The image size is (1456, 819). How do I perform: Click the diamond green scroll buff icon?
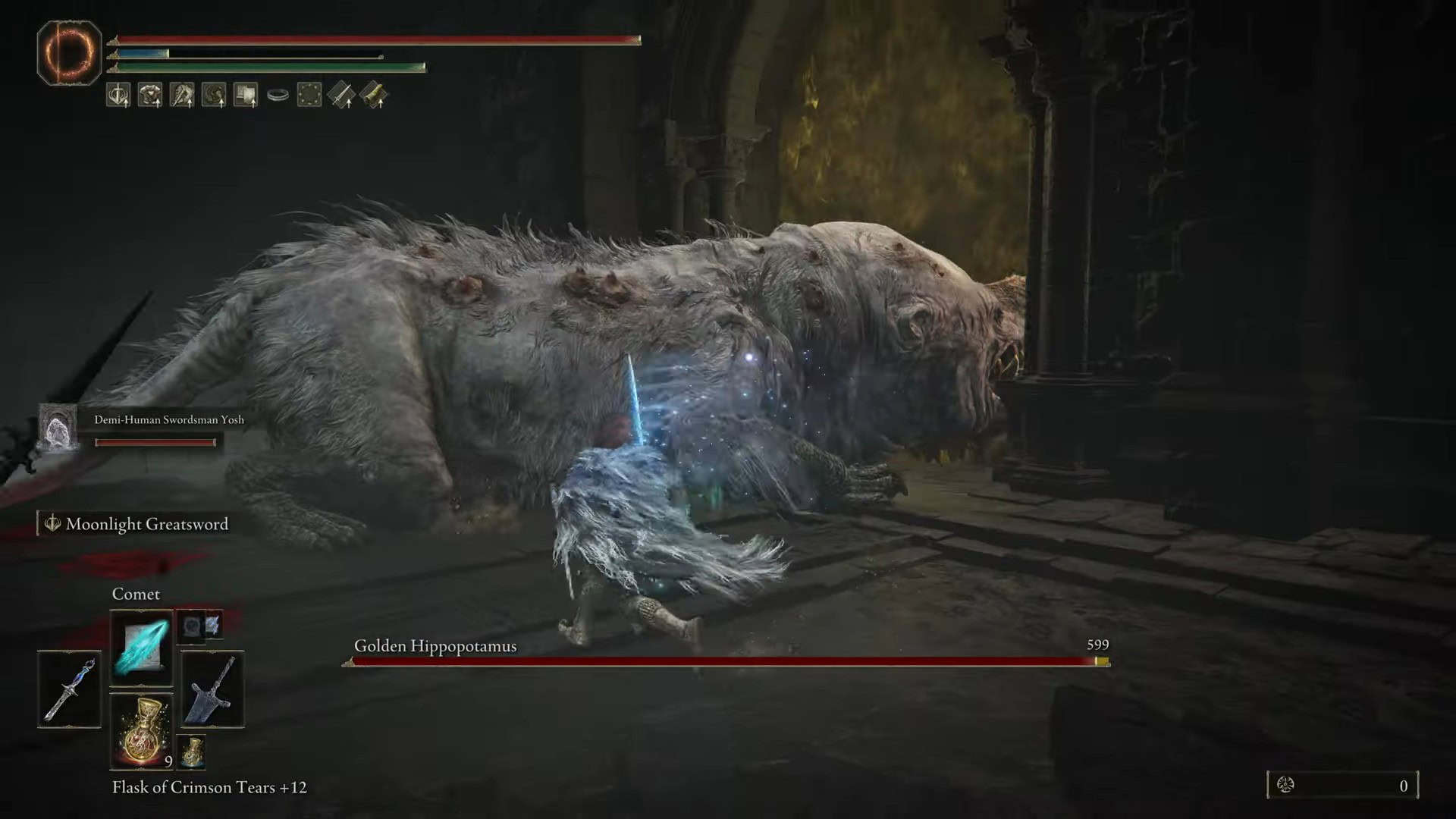pyautogui.click(x=373, y=95)
